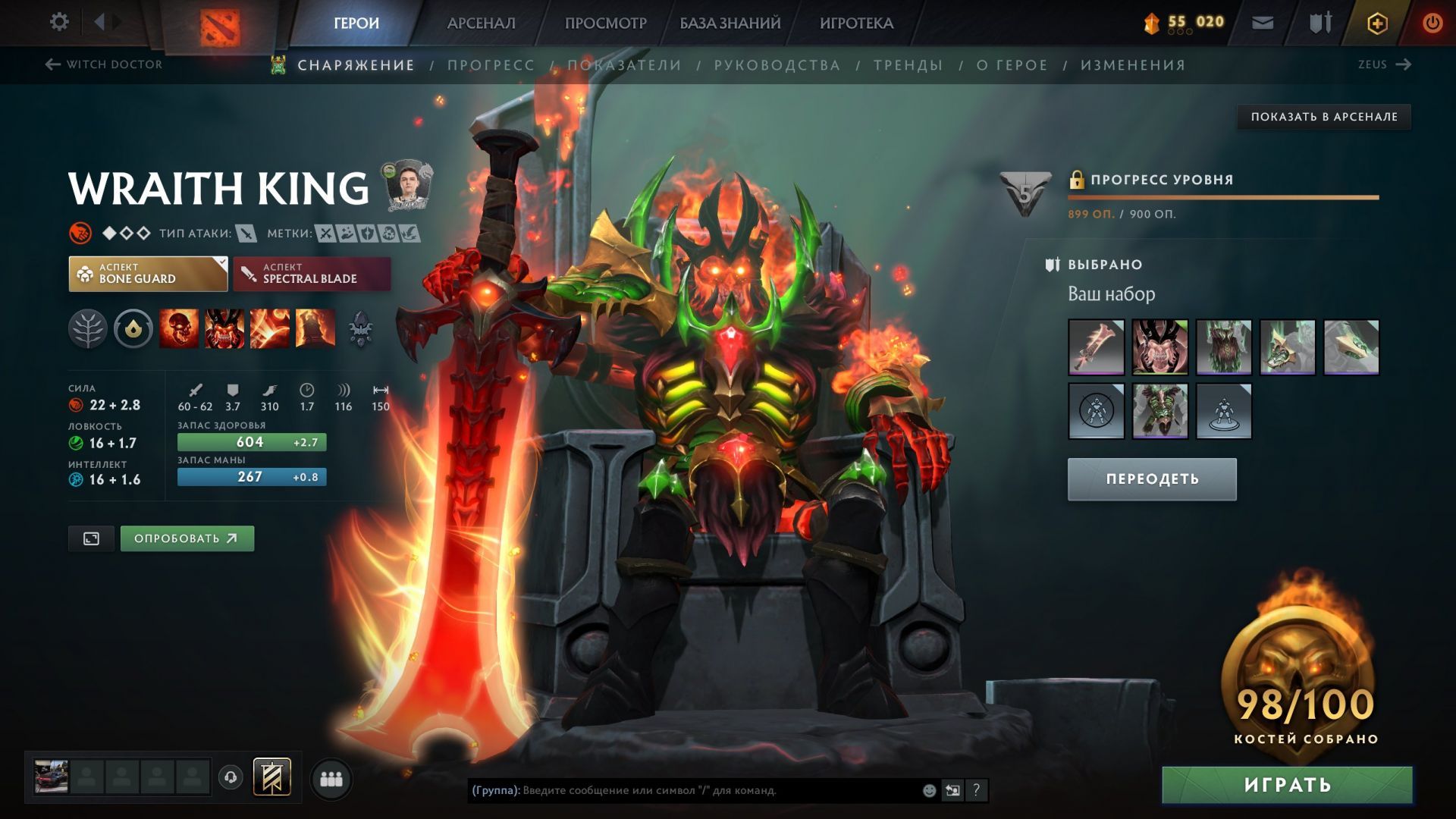Quit the game with power icon
The height and width of the screenshot is (819, 1456).
click(1432, 24)
